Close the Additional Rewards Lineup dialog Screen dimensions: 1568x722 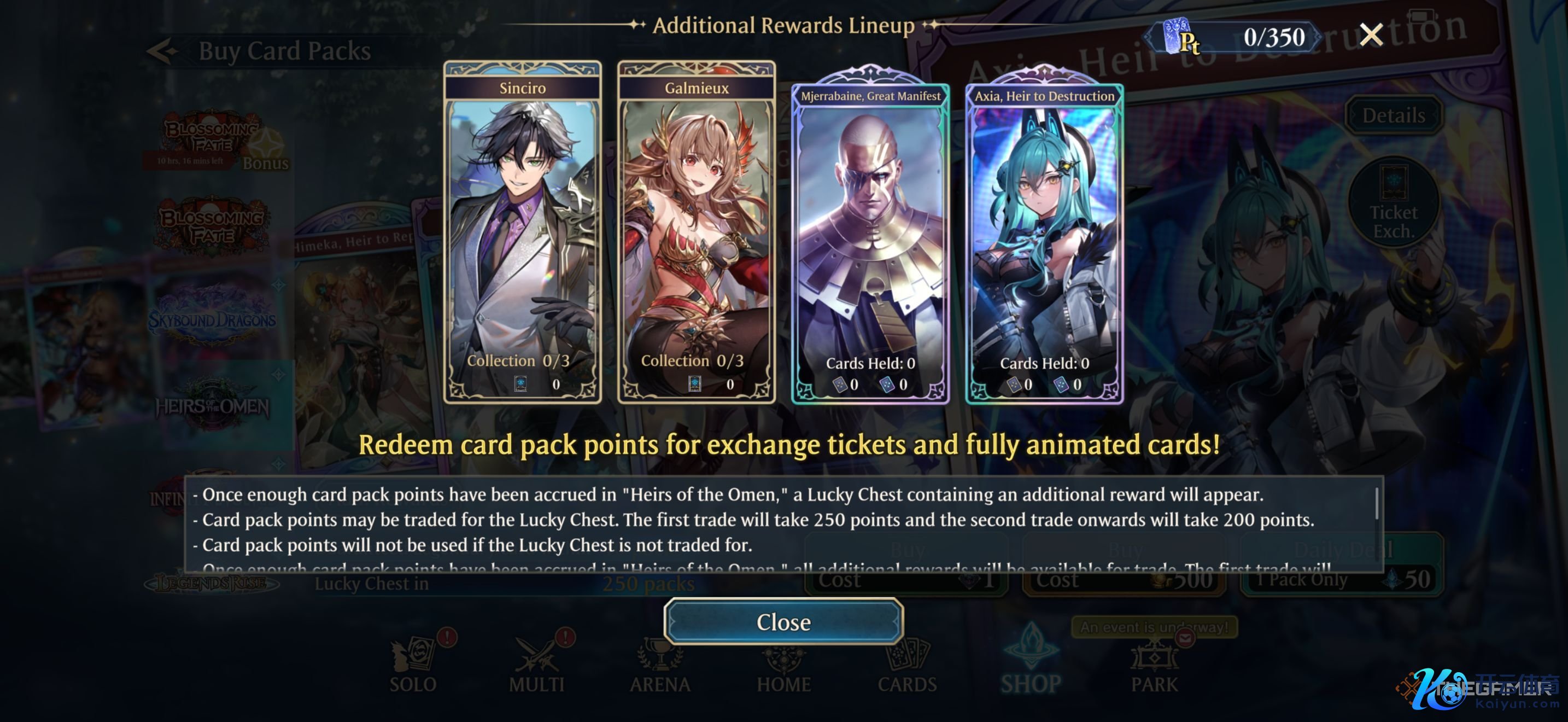[x=783, y=621]
